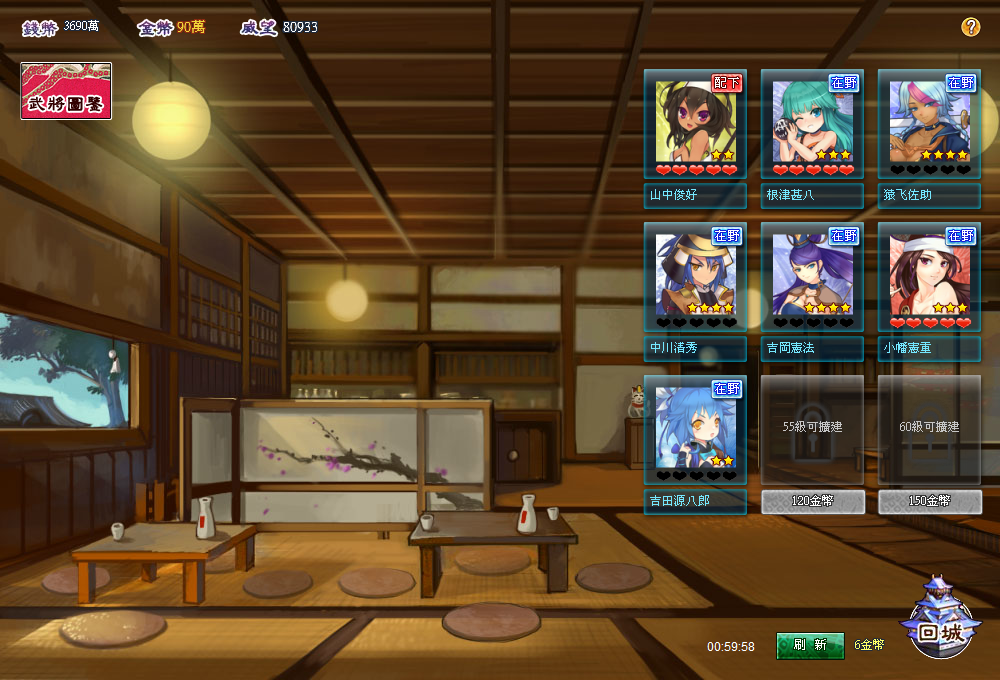1000x680 pixels.
Task: Buy the slot expansion for 120金幣
Action: point(813,502)
